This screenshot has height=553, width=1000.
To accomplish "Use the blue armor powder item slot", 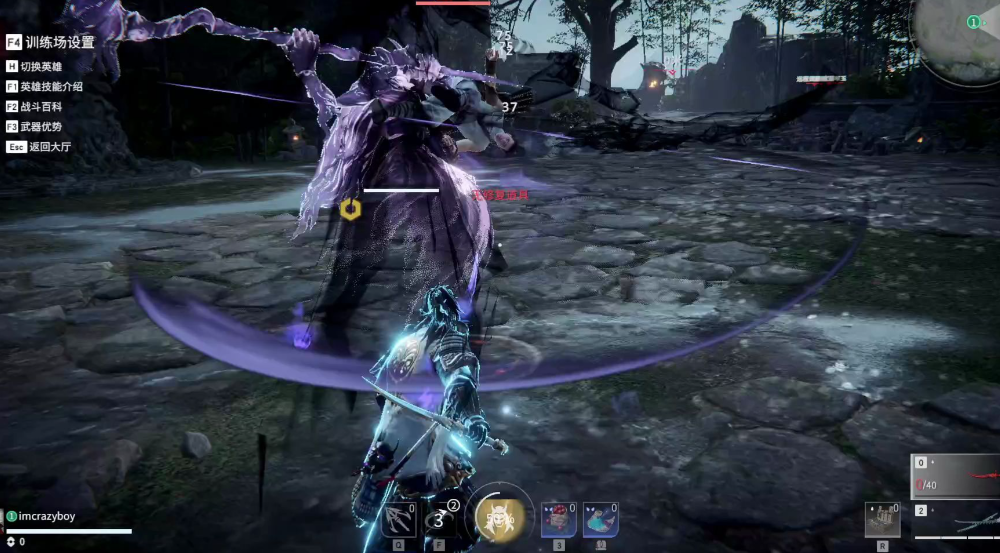I will click(600, 520).
